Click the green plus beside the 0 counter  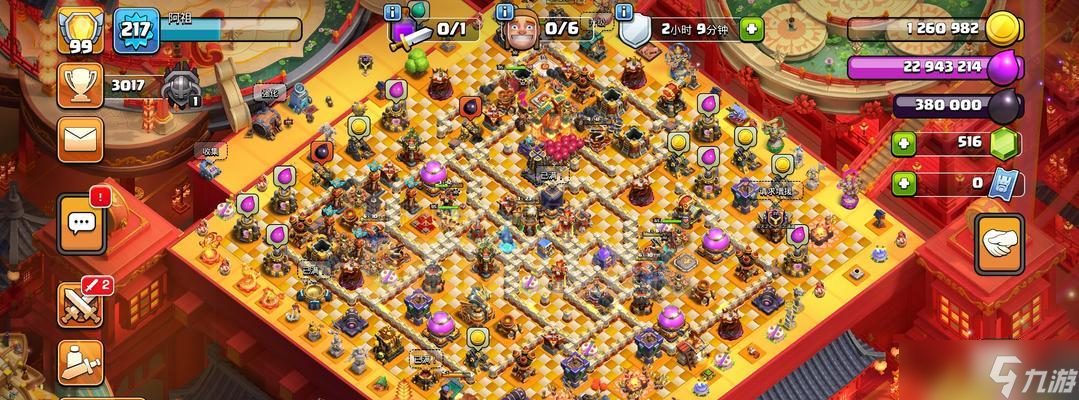(x=904, y=184)
